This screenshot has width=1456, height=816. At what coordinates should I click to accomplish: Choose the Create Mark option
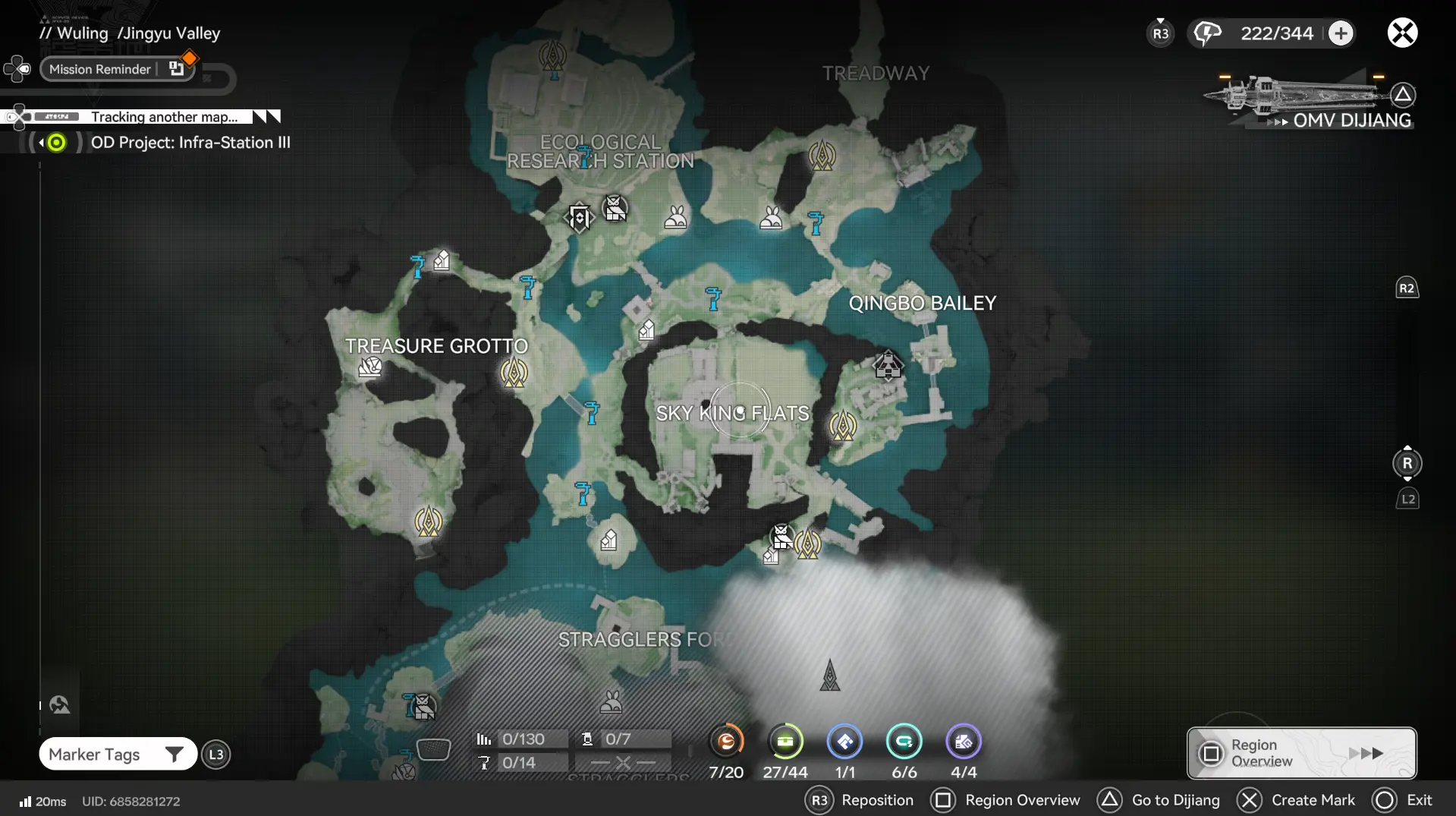tap(1297, 800)
